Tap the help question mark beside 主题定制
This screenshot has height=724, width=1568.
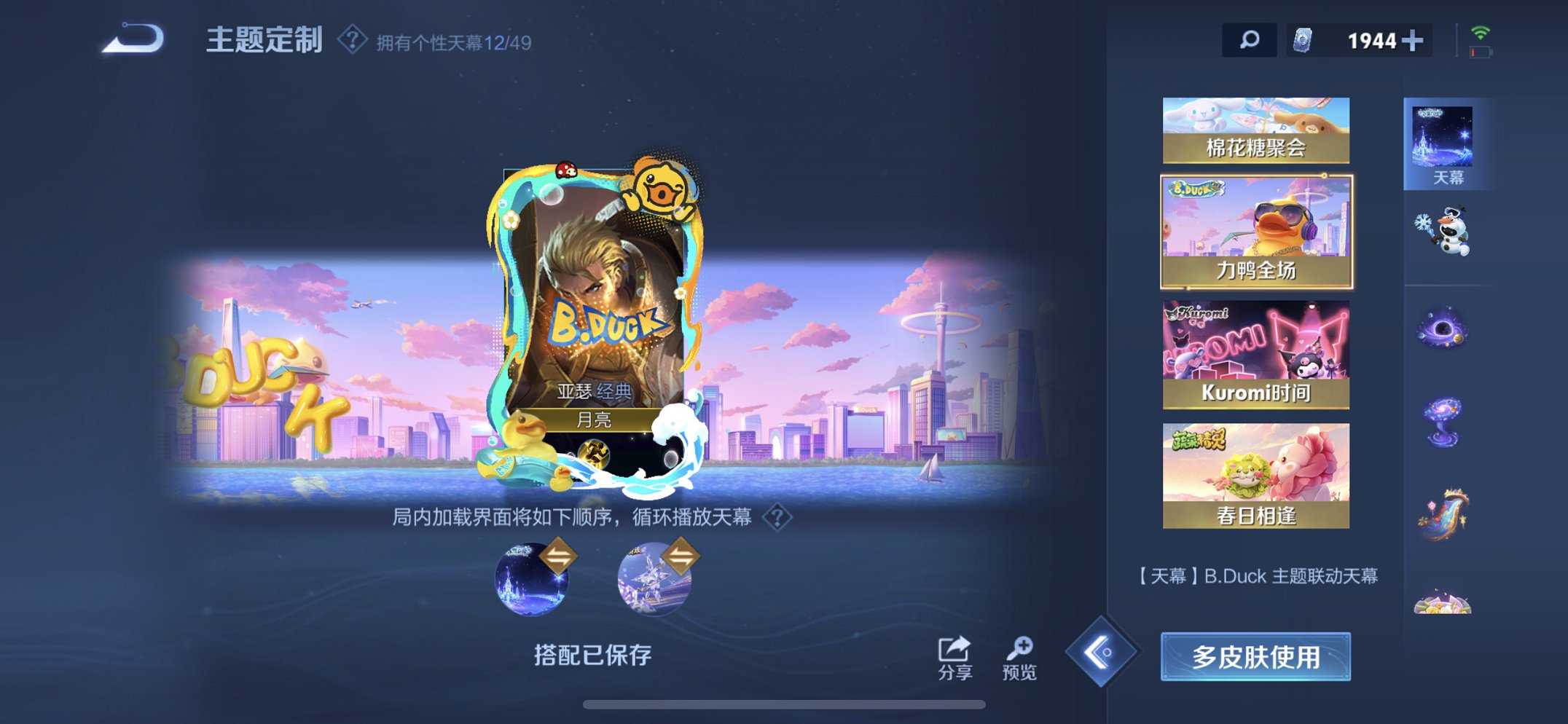[x=353, y=42]
